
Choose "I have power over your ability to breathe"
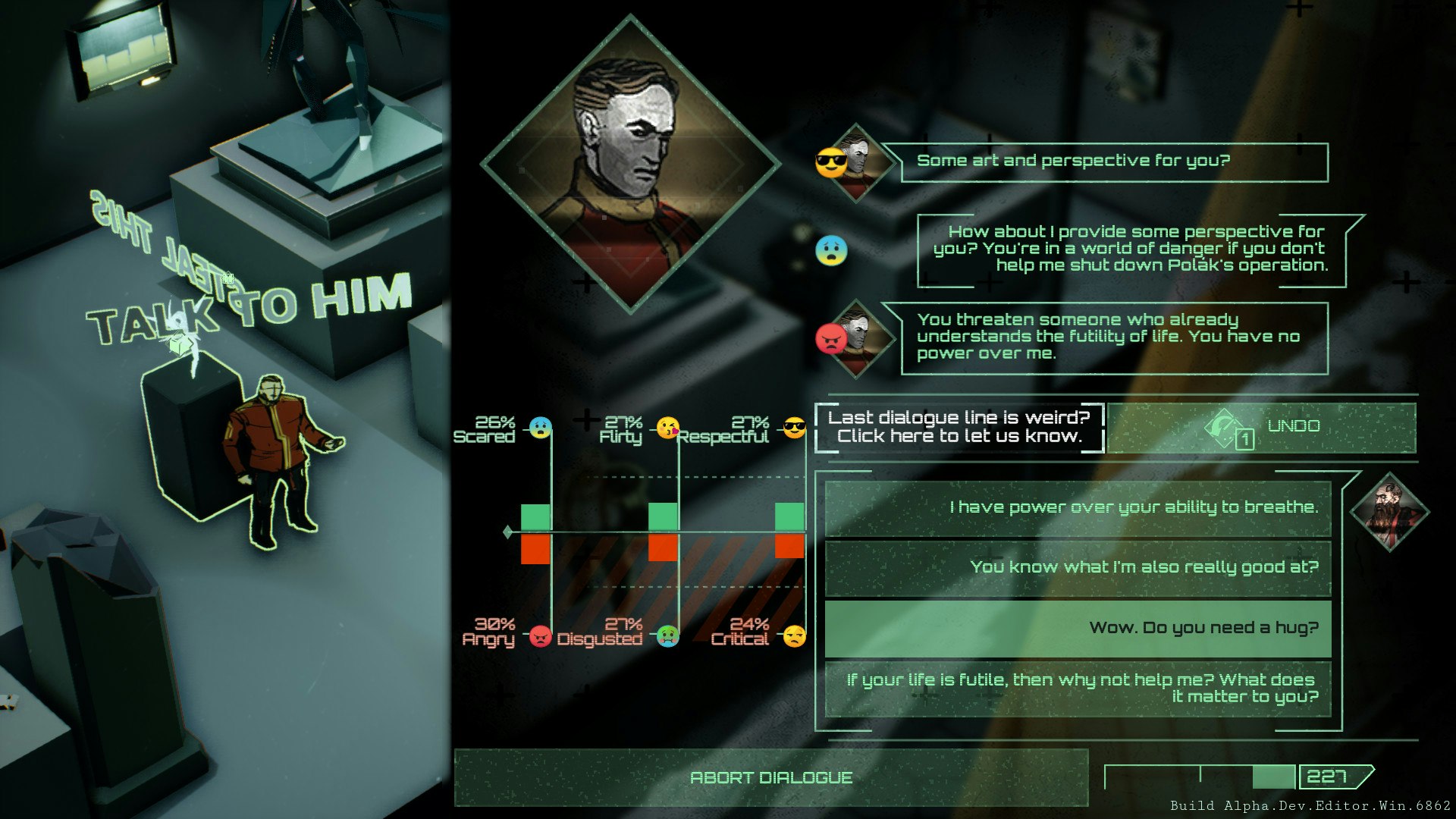tap(1078, 507)
